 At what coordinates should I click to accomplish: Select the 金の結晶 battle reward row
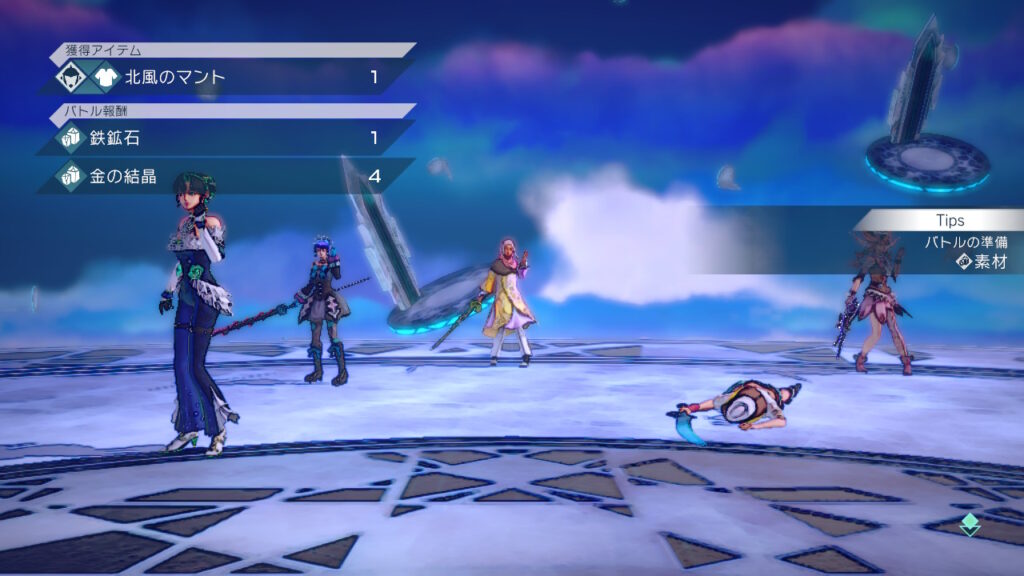227,177
